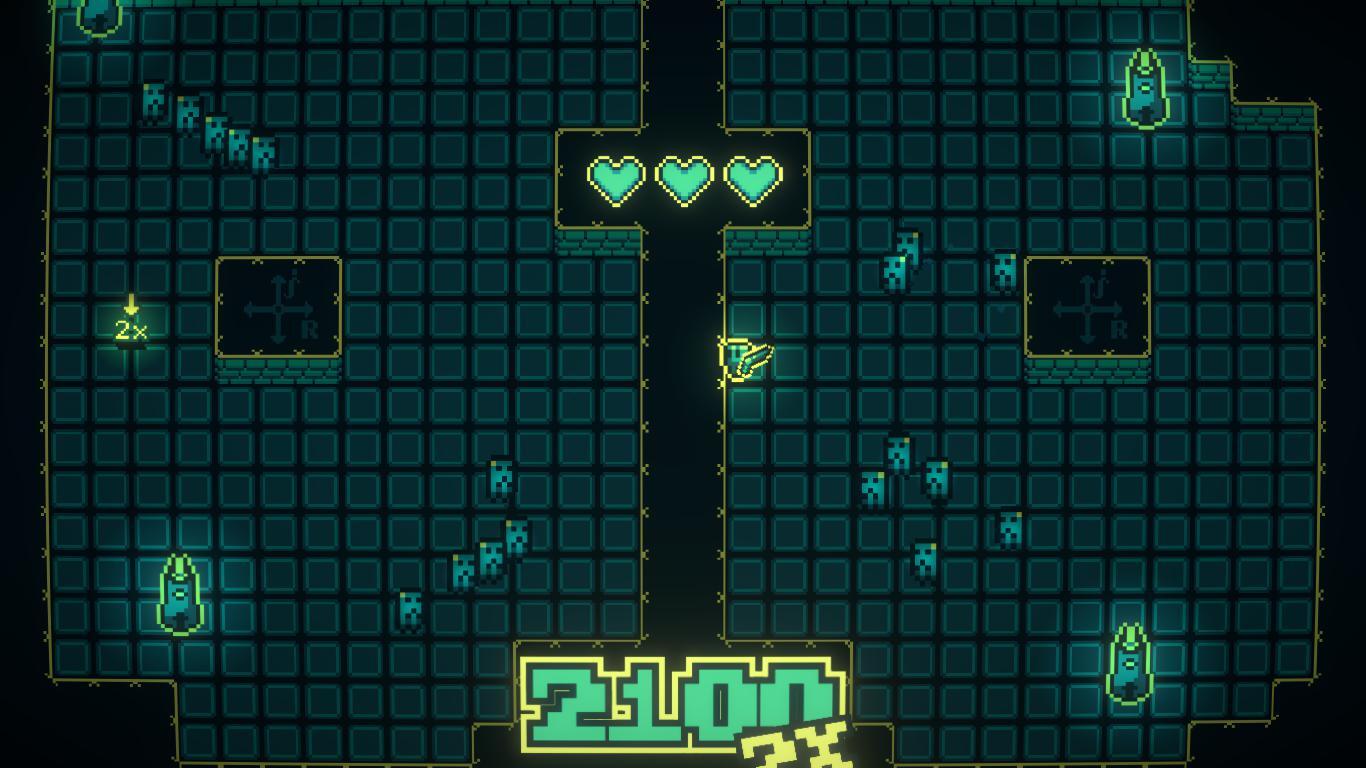Click the rocket in the top-right corner
Screen dimensions: 1366x768
(1145, 85)
